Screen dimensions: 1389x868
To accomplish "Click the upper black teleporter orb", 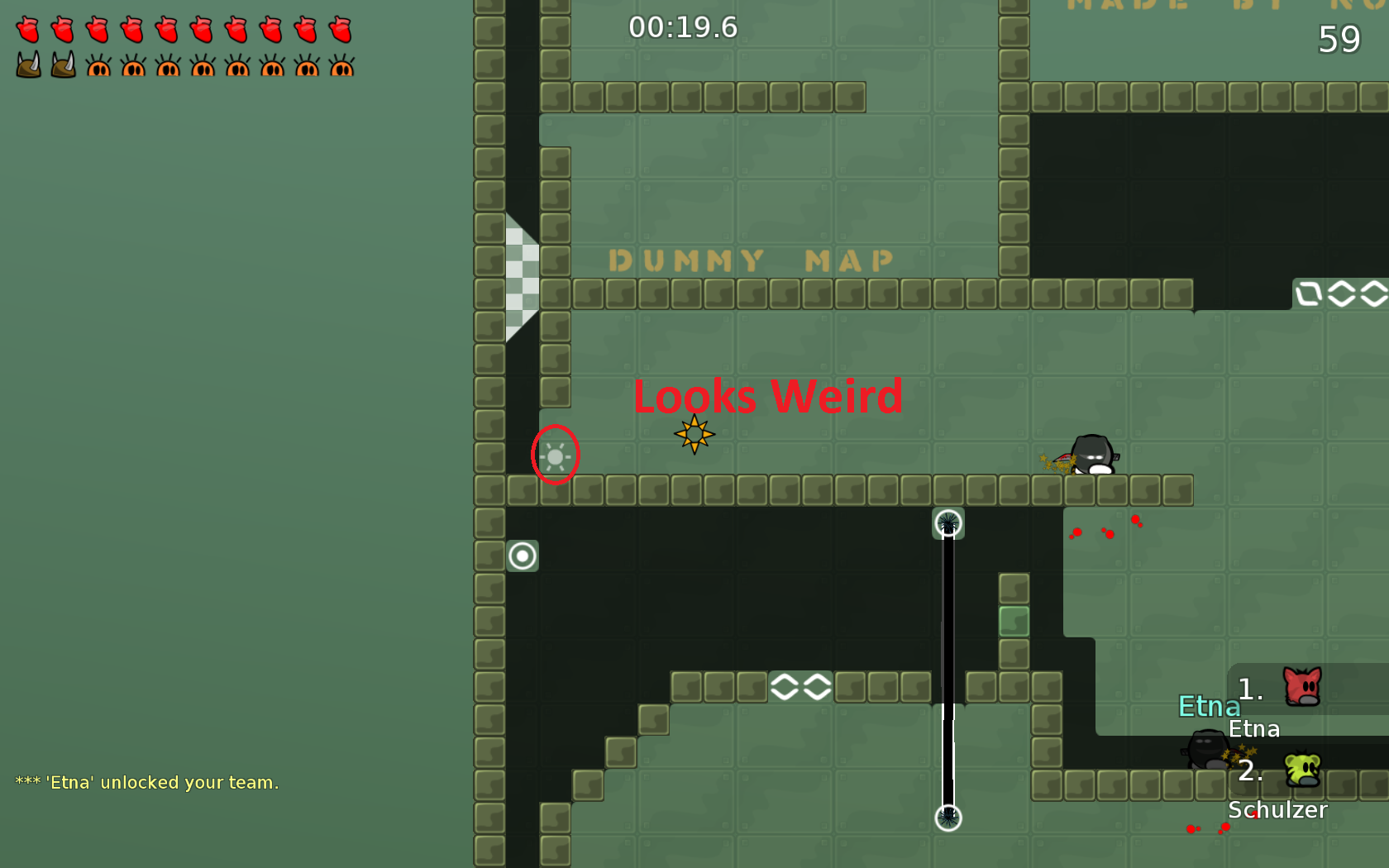I will (x=947, y=522).
